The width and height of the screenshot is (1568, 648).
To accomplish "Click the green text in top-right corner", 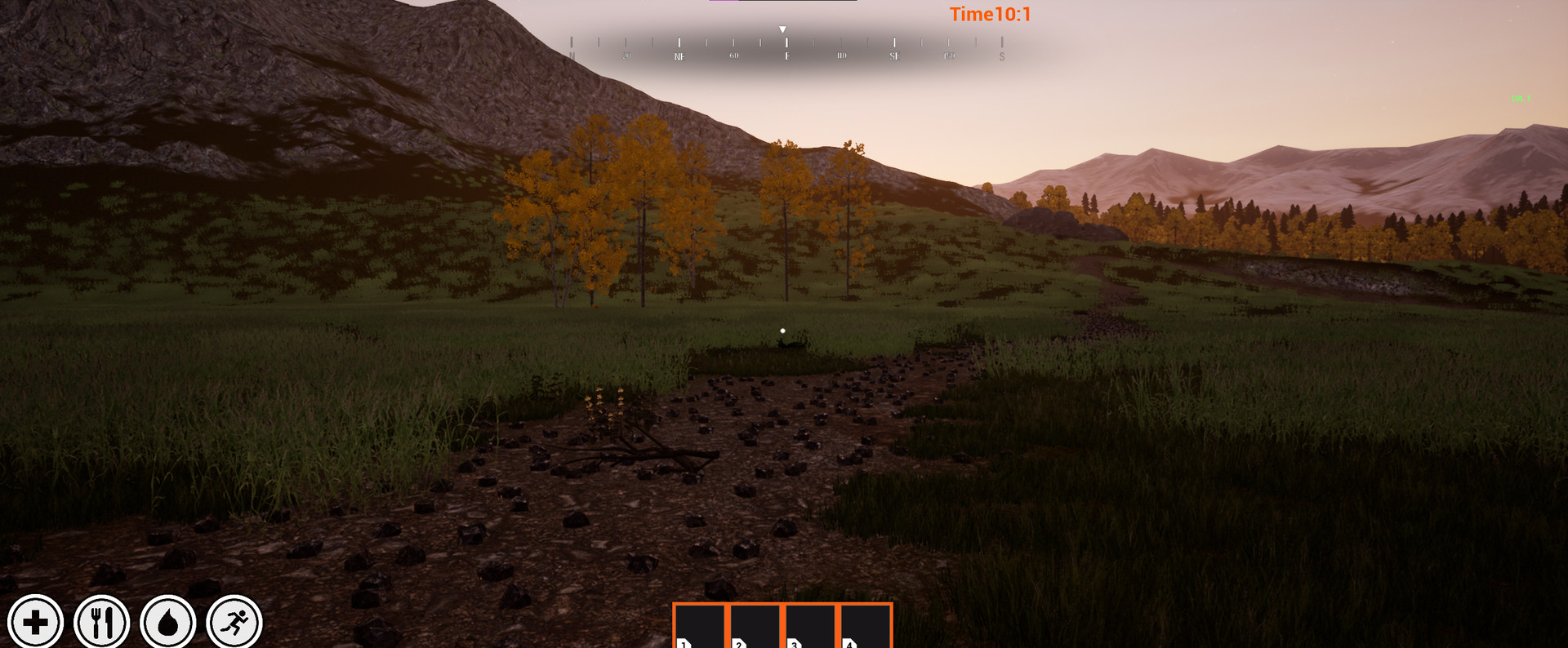I will [x=1521, y=99].
